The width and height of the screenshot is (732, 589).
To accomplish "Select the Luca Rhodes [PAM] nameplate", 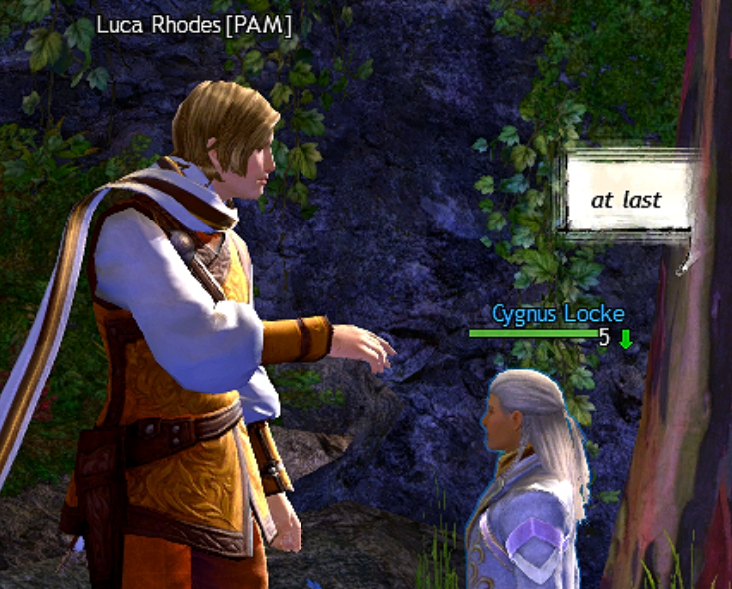I will pyautogui.click(x=195, y=22).
